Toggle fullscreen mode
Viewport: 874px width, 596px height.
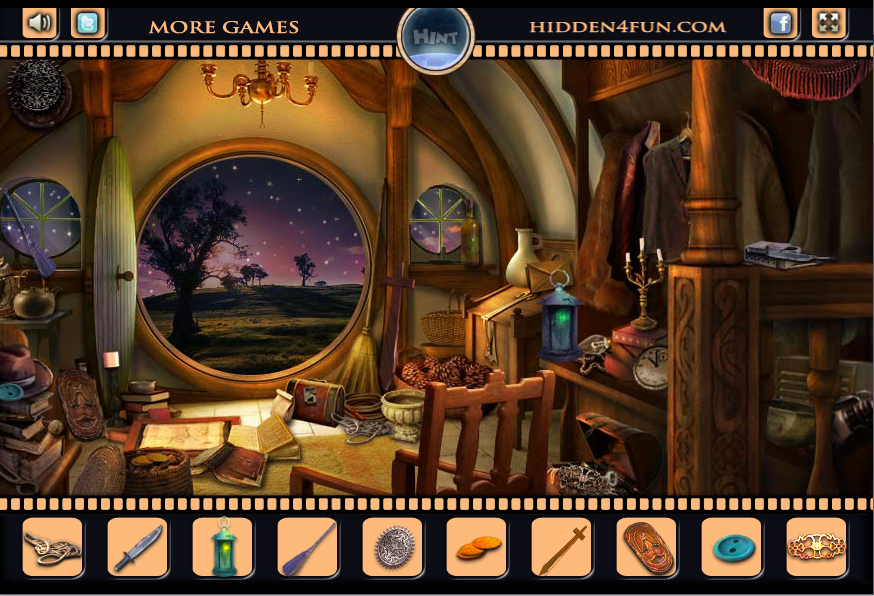point(829,23)
